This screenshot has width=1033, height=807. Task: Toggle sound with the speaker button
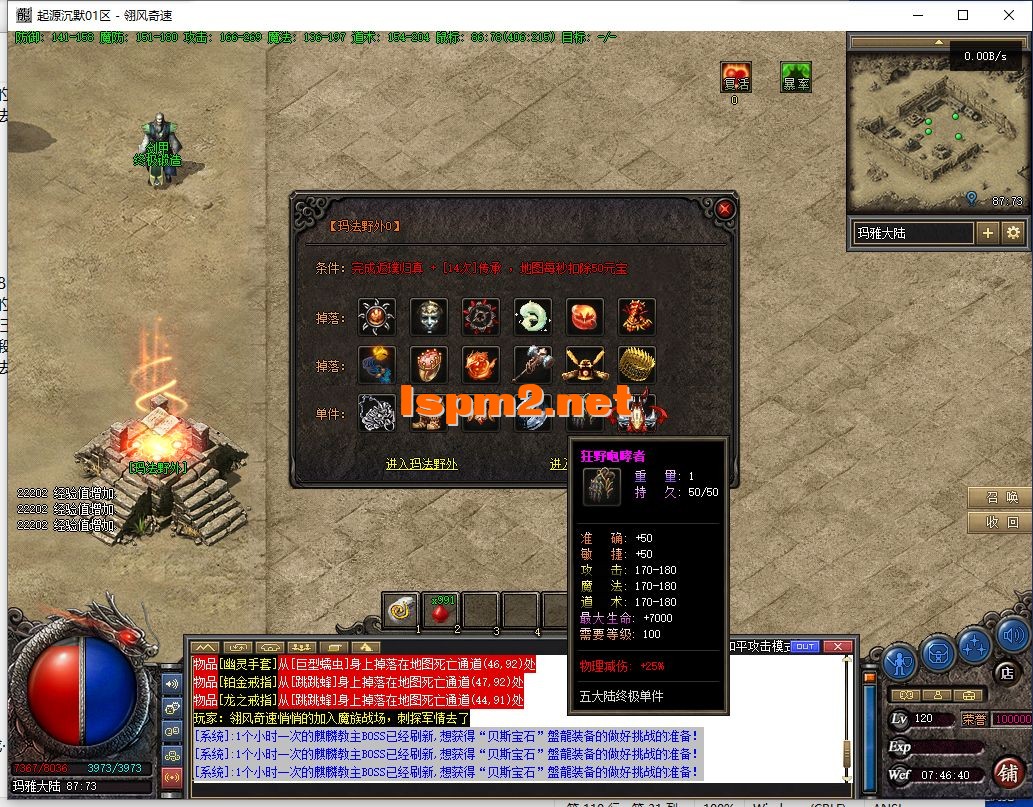pos(1012,634)
